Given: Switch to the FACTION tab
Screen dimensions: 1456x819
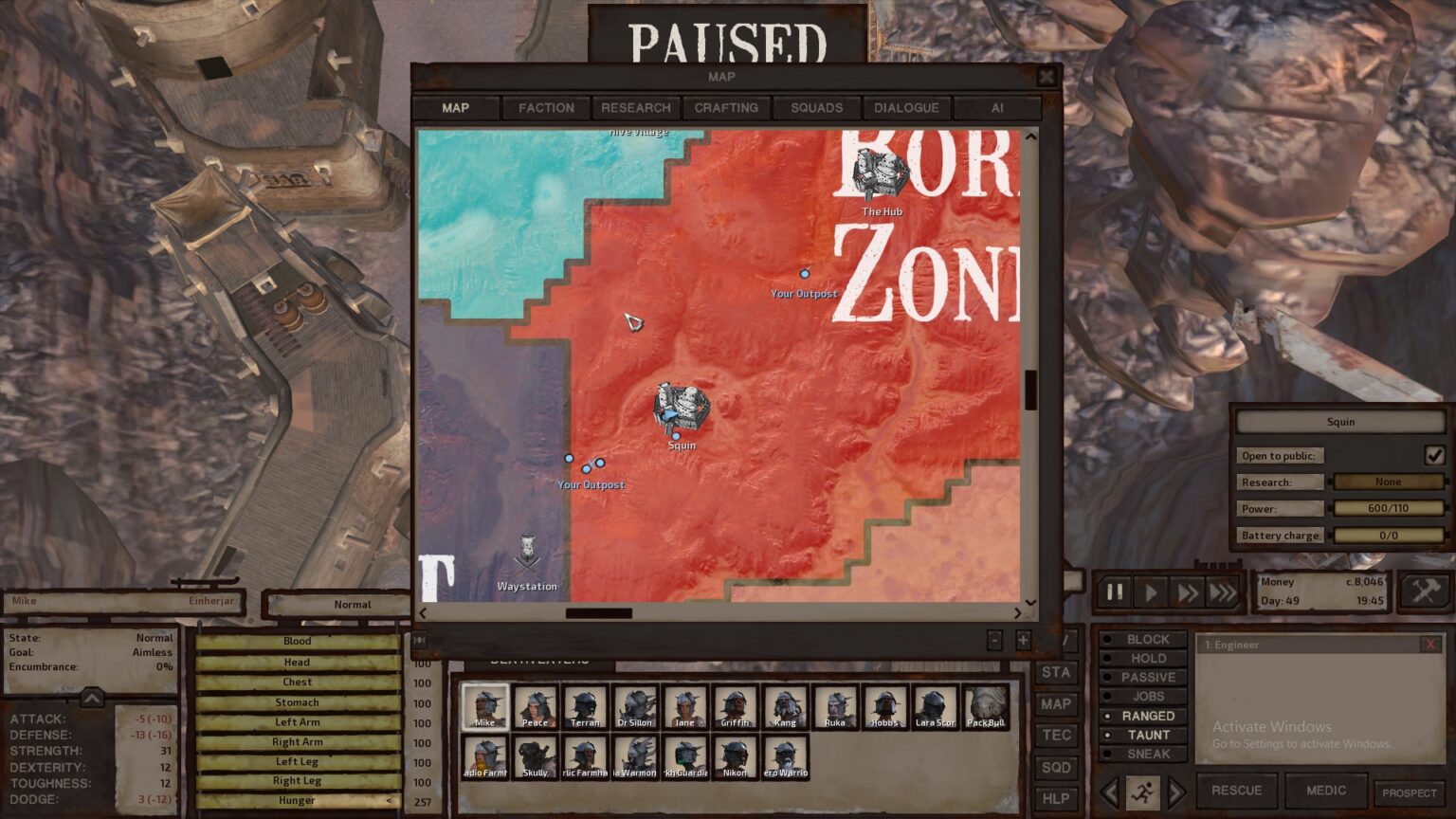Looking at the screenshot, I should point(546,107).
